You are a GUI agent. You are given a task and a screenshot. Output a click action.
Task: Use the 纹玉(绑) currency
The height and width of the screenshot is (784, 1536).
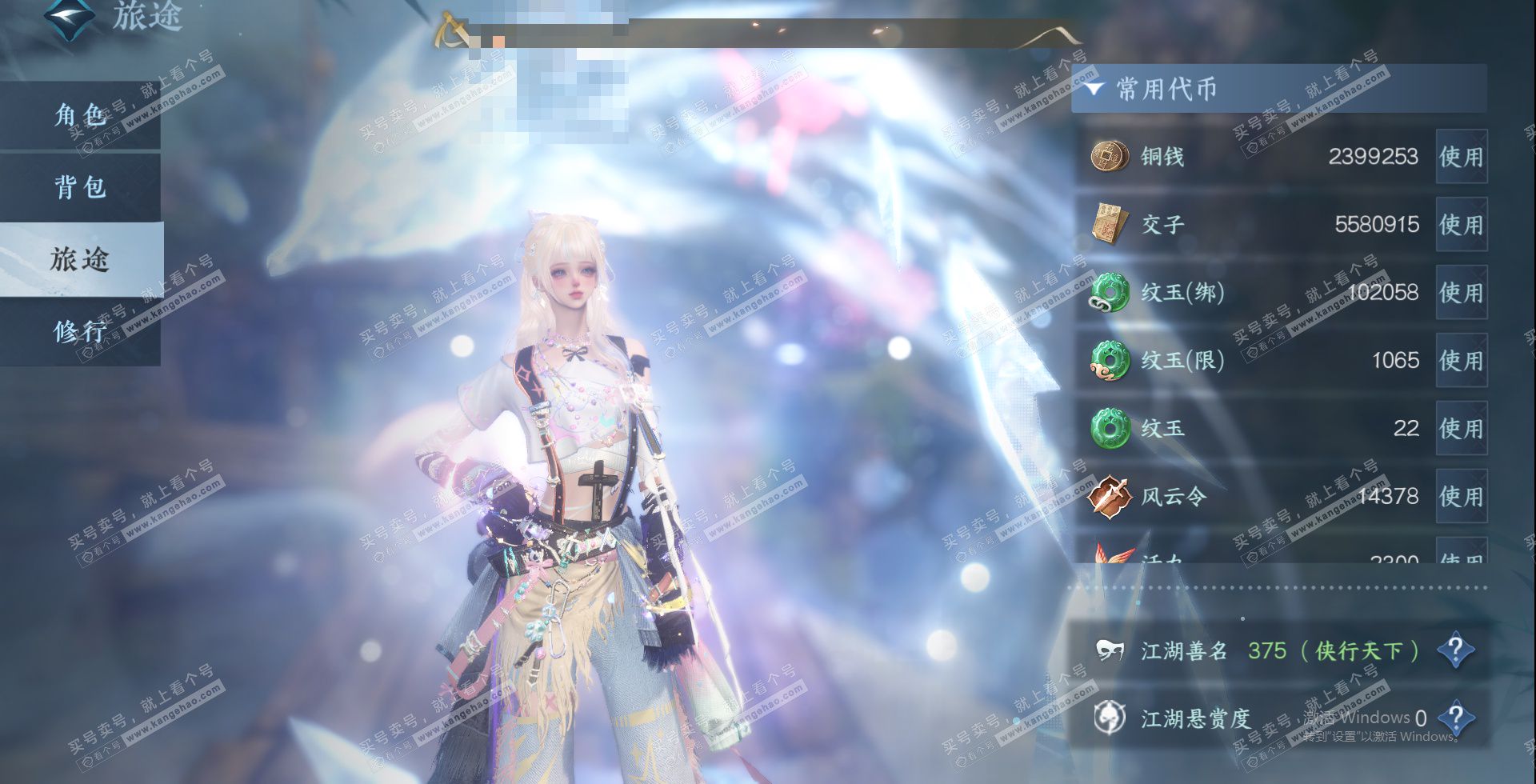1461,293
